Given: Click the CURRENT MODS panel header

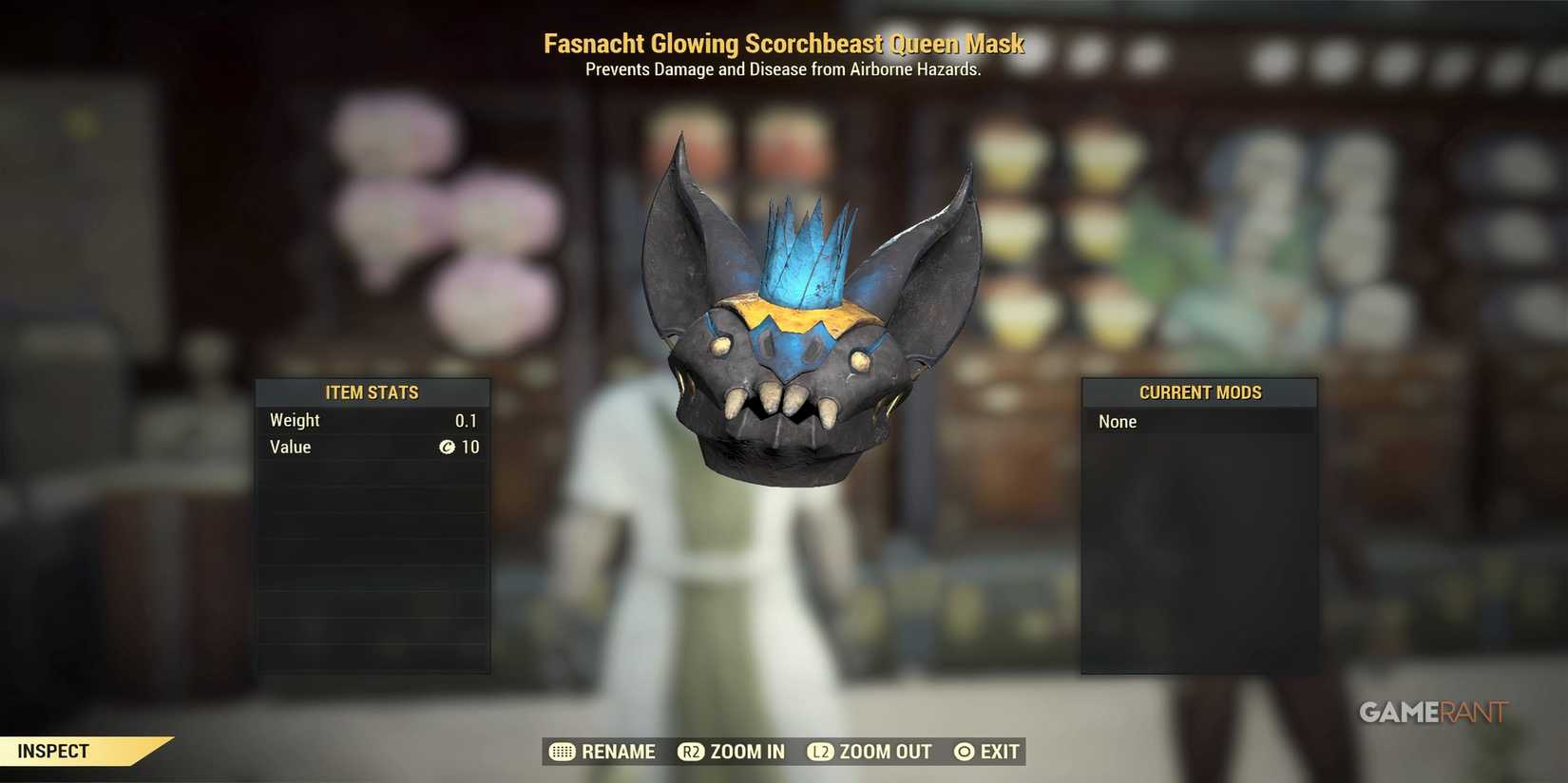Looking at the screenshot, I should [x=1200, y=392].
